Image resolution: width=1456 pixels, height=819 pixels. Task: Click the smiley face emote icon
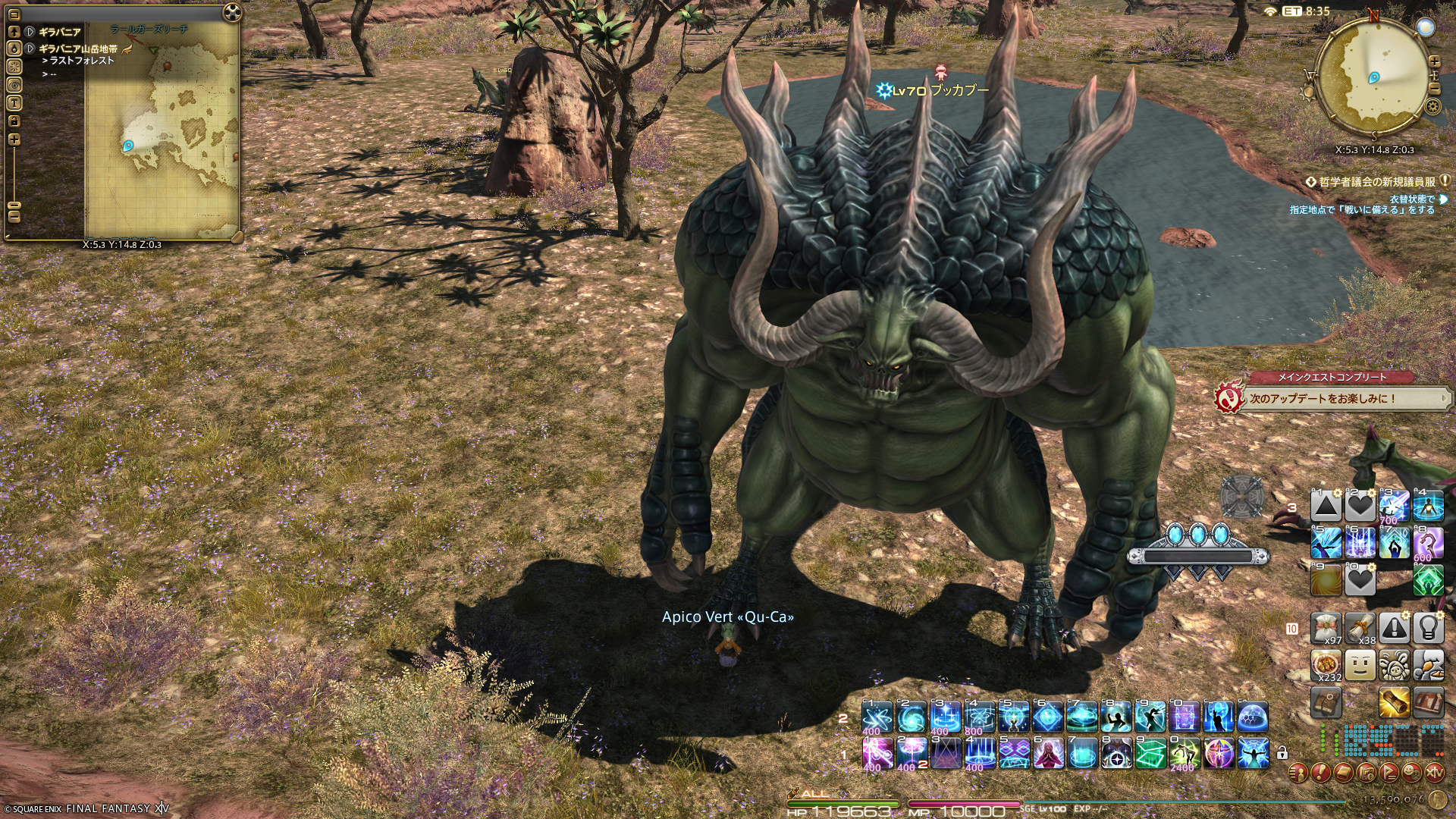pos(1360,666)
